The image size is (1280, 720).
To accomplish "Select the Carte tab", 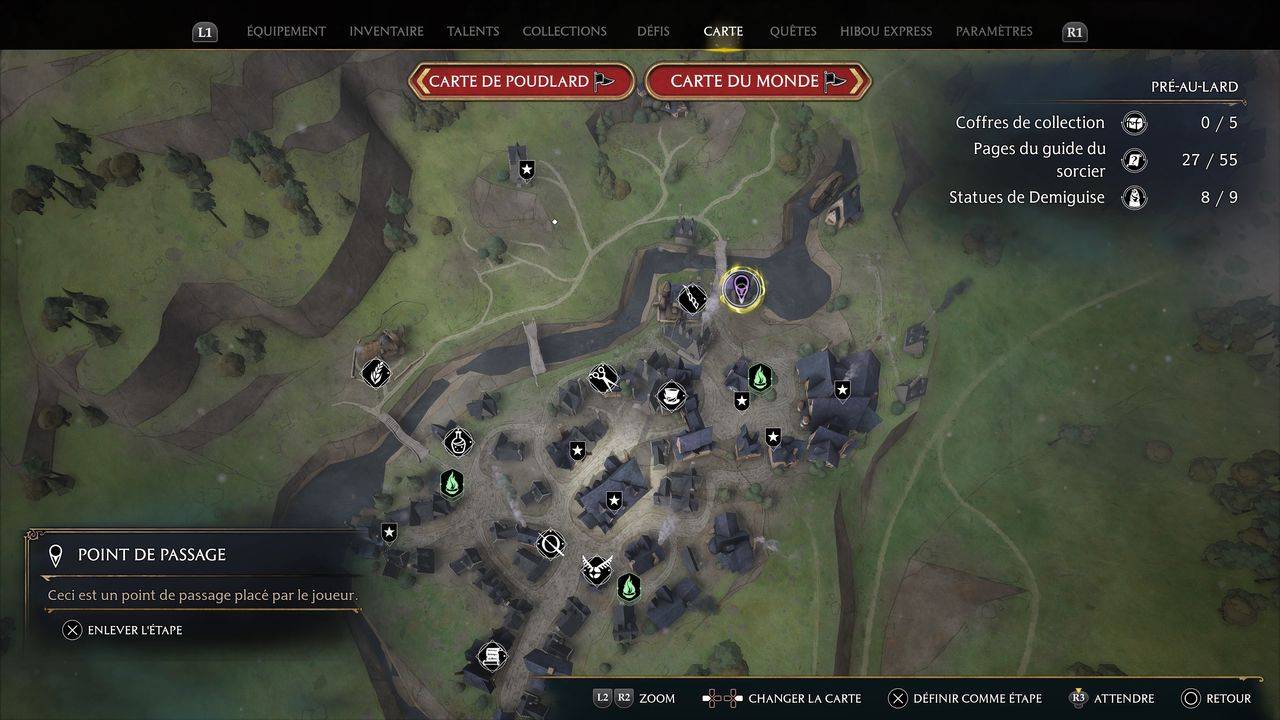I will (723, 31).
